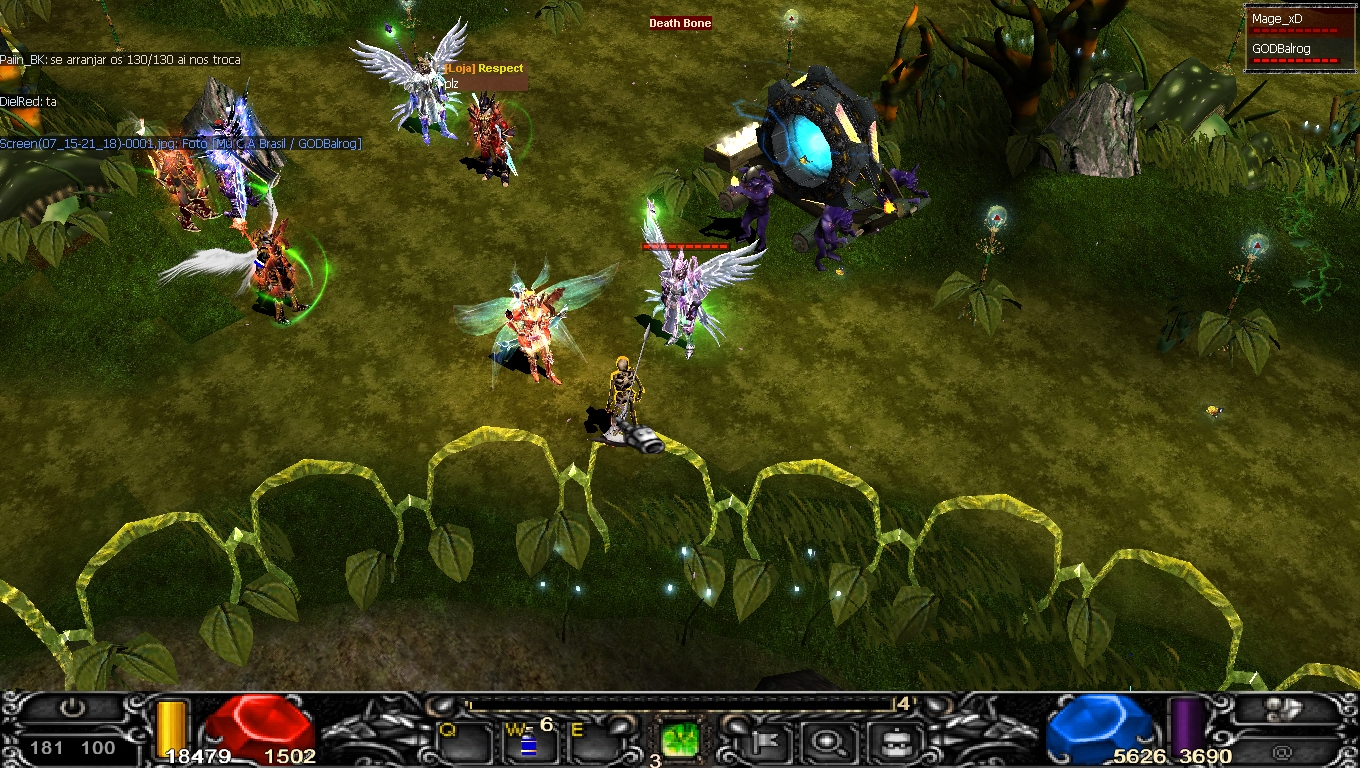Click the Paiin_BK chat message
Viewport: 1360px width, 768px height.
coord(120,60)
